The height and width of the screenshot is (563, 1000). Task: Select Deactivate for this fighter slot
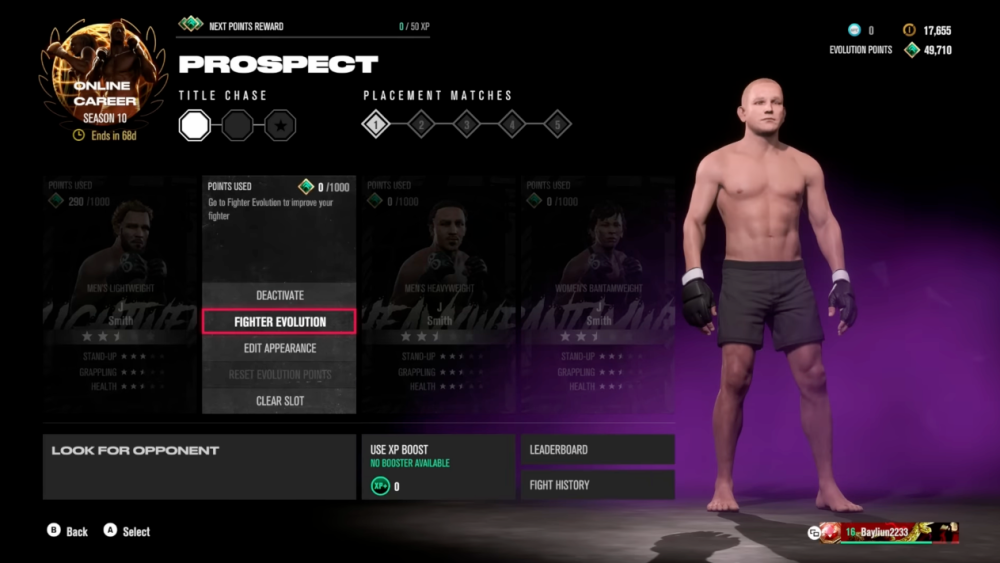tap(279, 295)
